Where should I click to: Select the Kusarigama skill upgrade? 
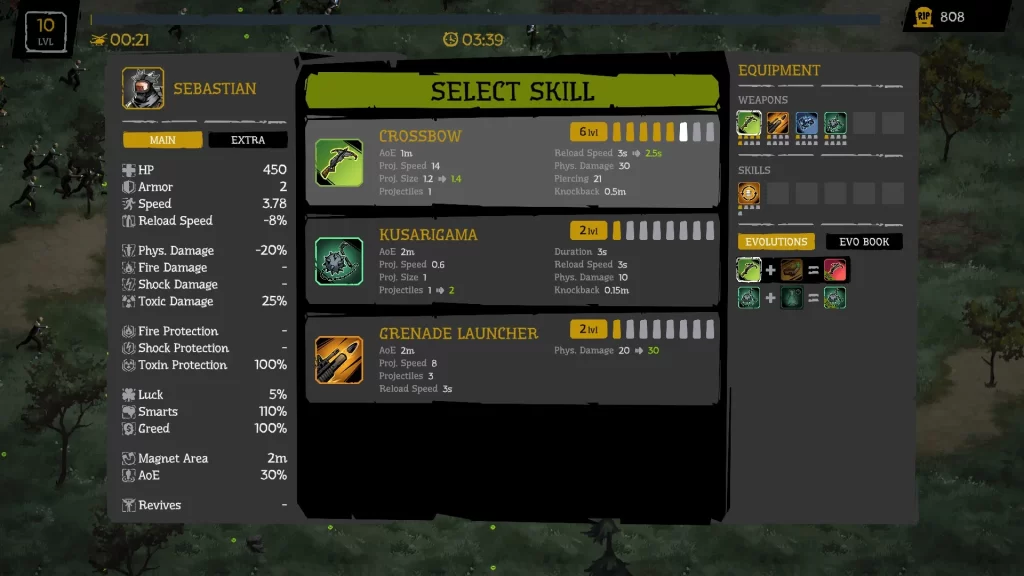[511, 261]
